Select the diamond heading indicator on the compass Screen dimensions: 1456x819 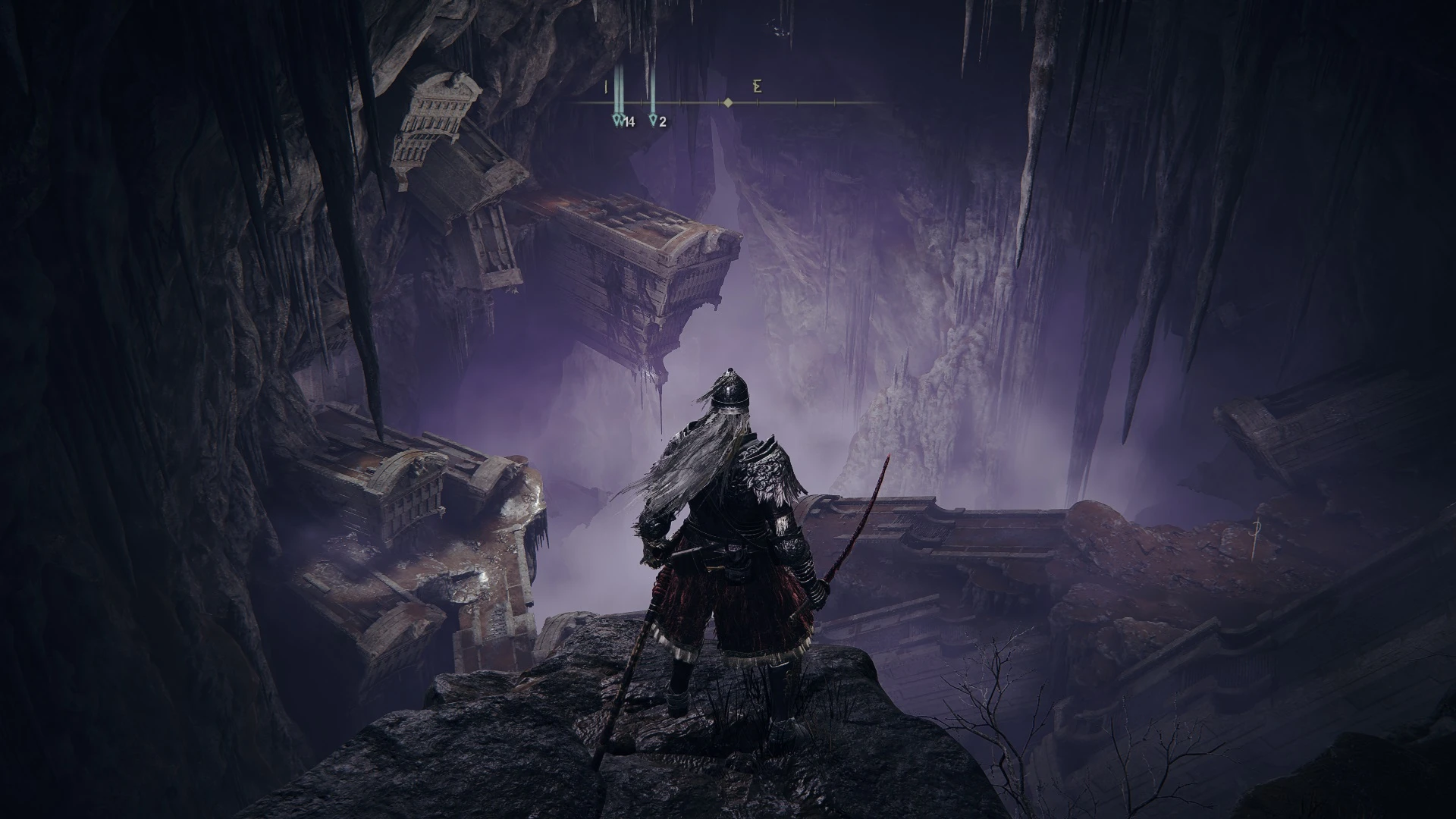pos(728,102)
